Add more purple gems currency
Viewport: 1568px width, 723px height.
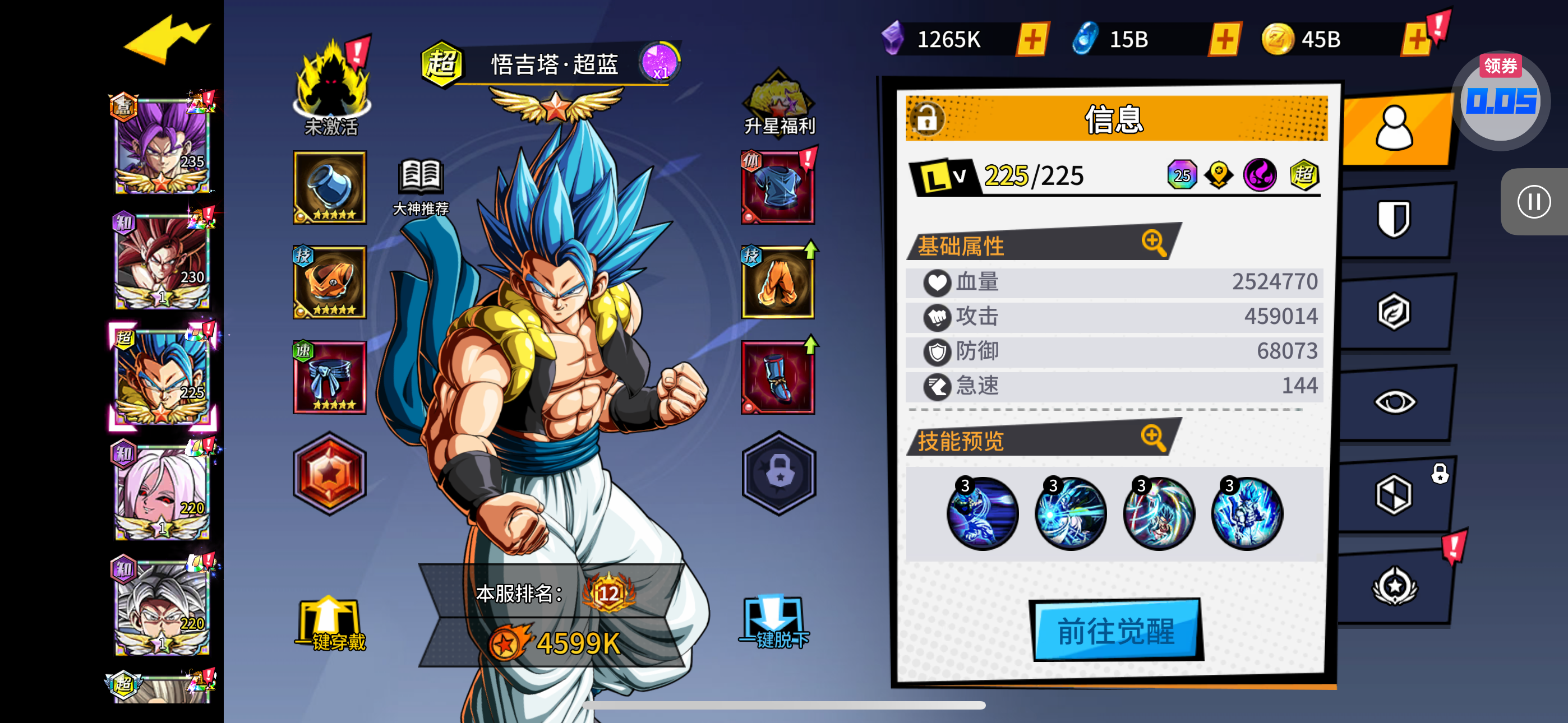tap(1032, 40)
